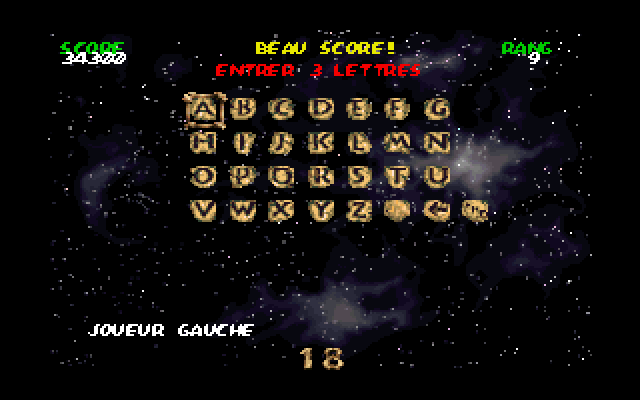Click the letter G tile

coord(438,109)
